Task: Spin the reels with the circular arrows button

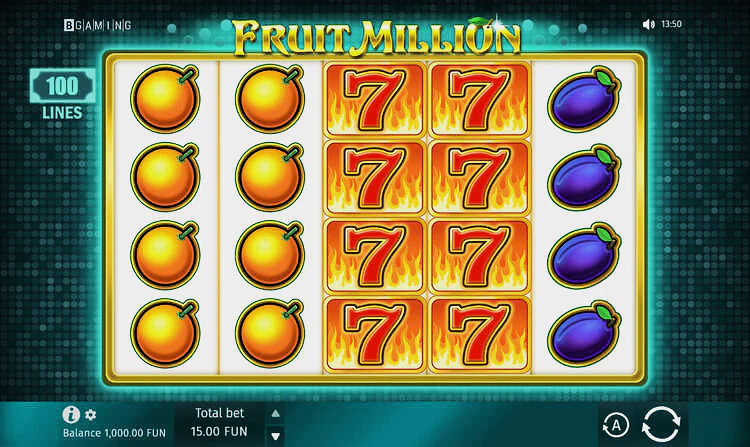Action: click(660, 424)
